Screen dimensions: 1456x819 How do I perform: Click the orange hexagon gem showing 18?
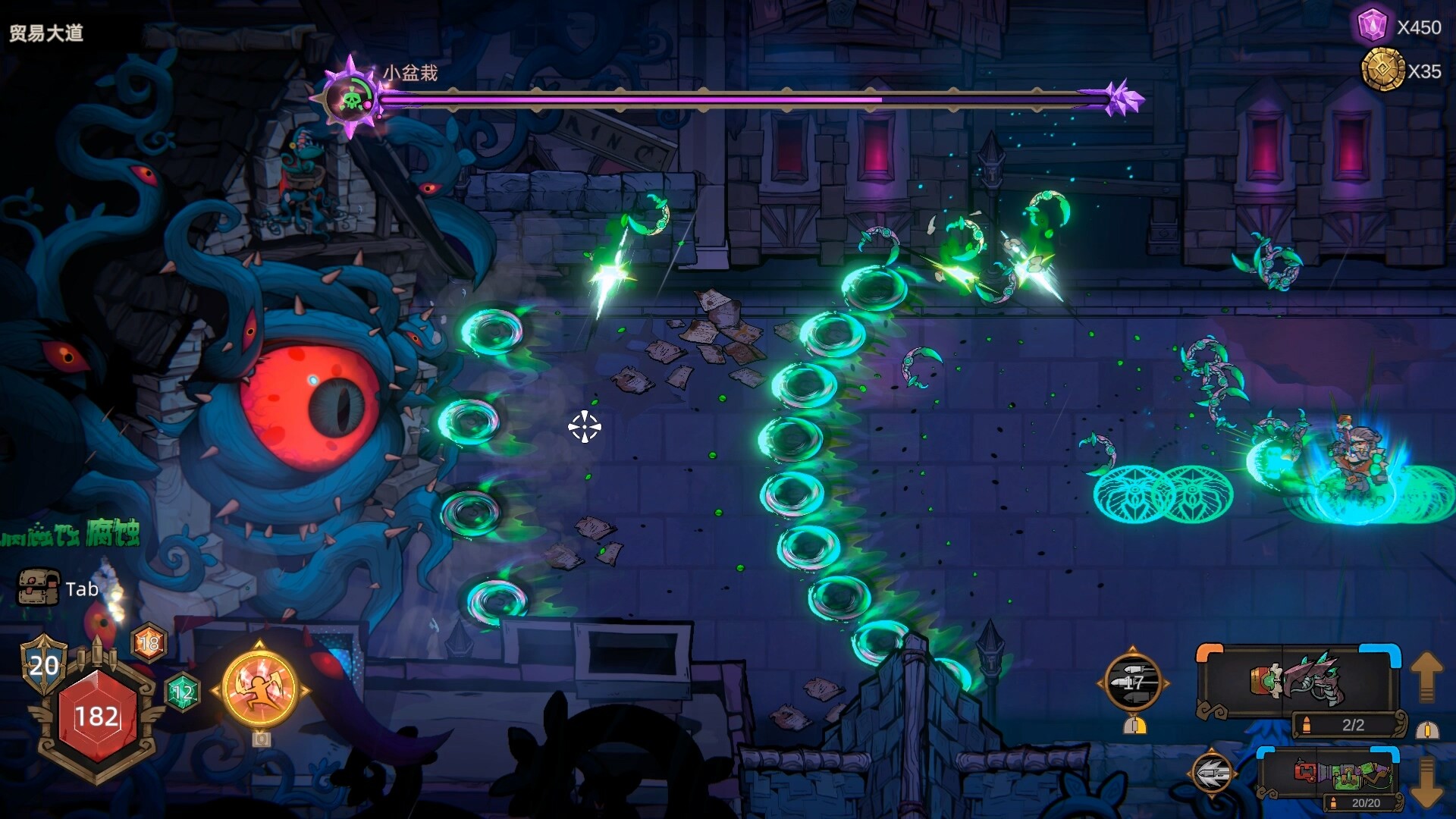point(149,644)
